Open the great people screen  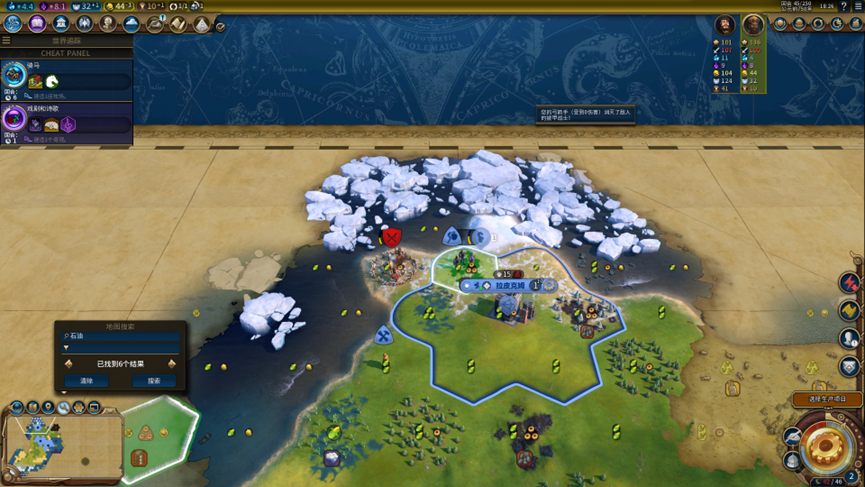click(x=108, y=24)
